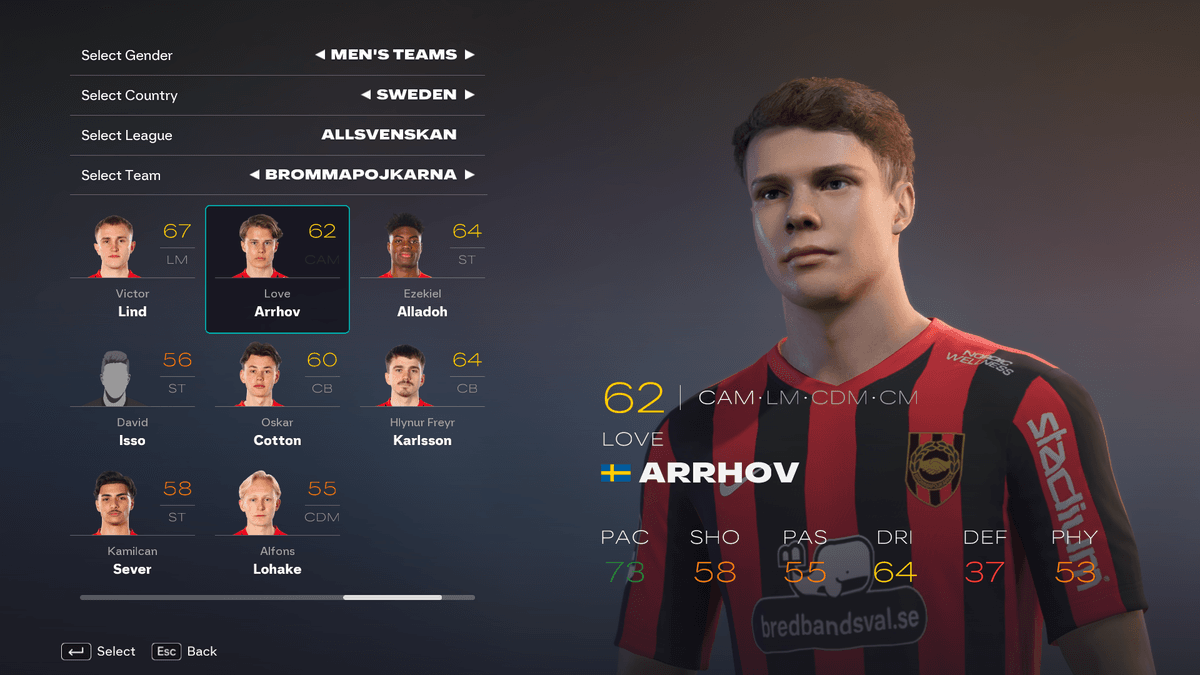1200x675 pixels.
Task: Click right arrow next to Men's Teams
Action: point(469,55)
